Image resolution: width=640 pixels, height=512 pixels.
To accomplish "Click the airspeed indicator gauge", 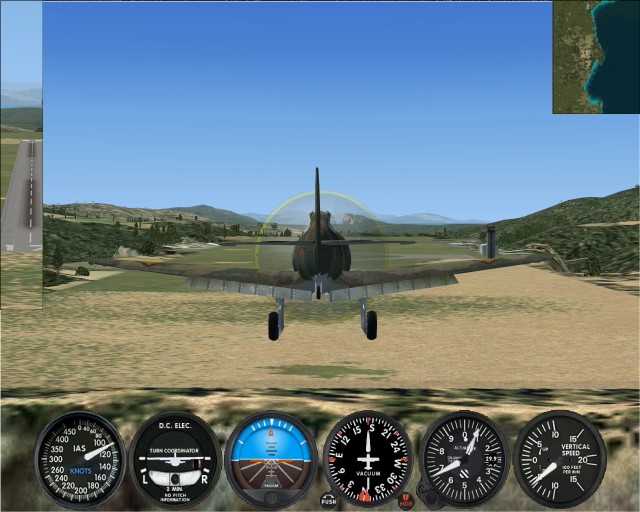I will pos(79,459).
